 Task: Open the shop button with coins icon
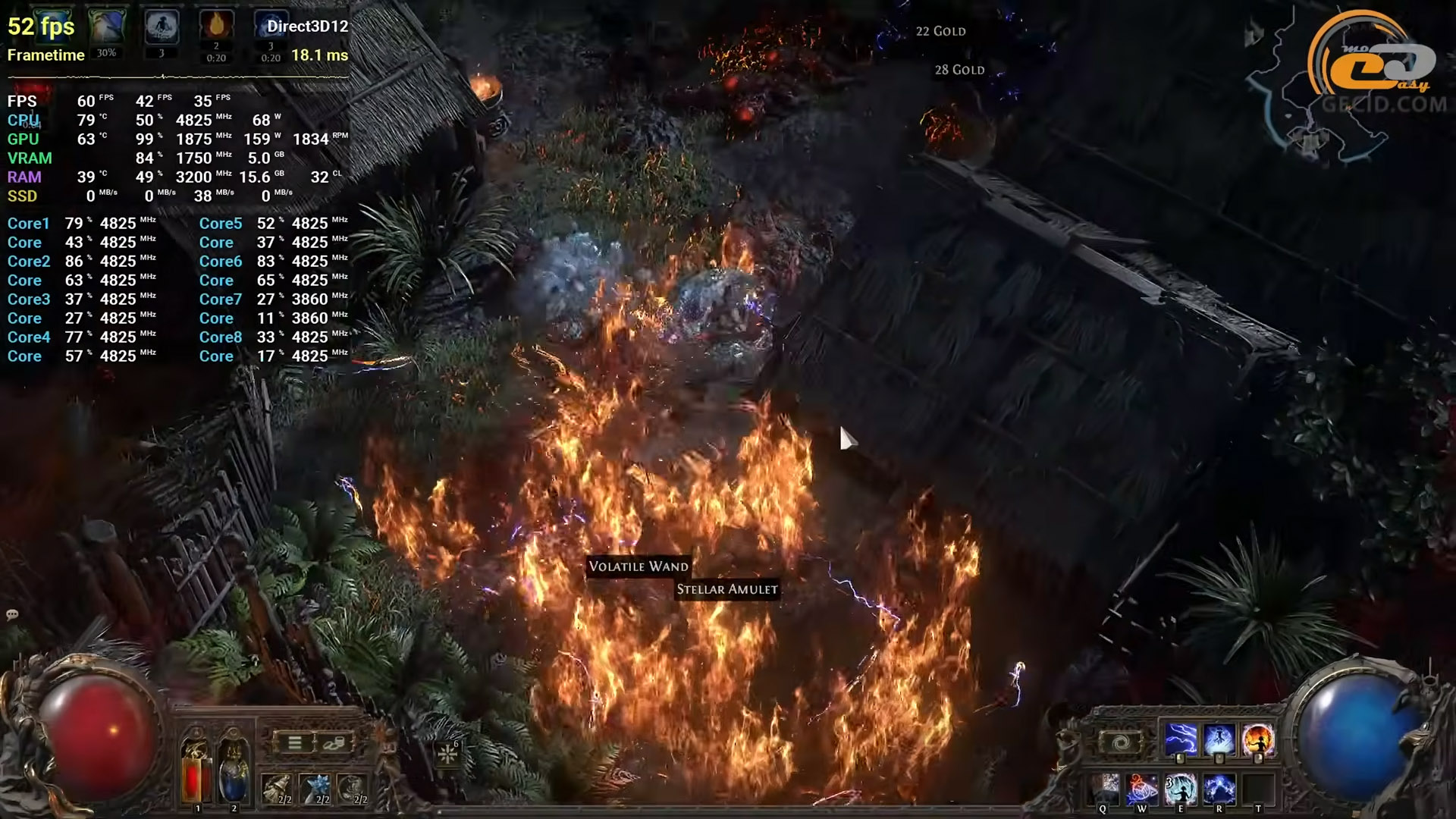pyautogui.click(x=333, y=742)
